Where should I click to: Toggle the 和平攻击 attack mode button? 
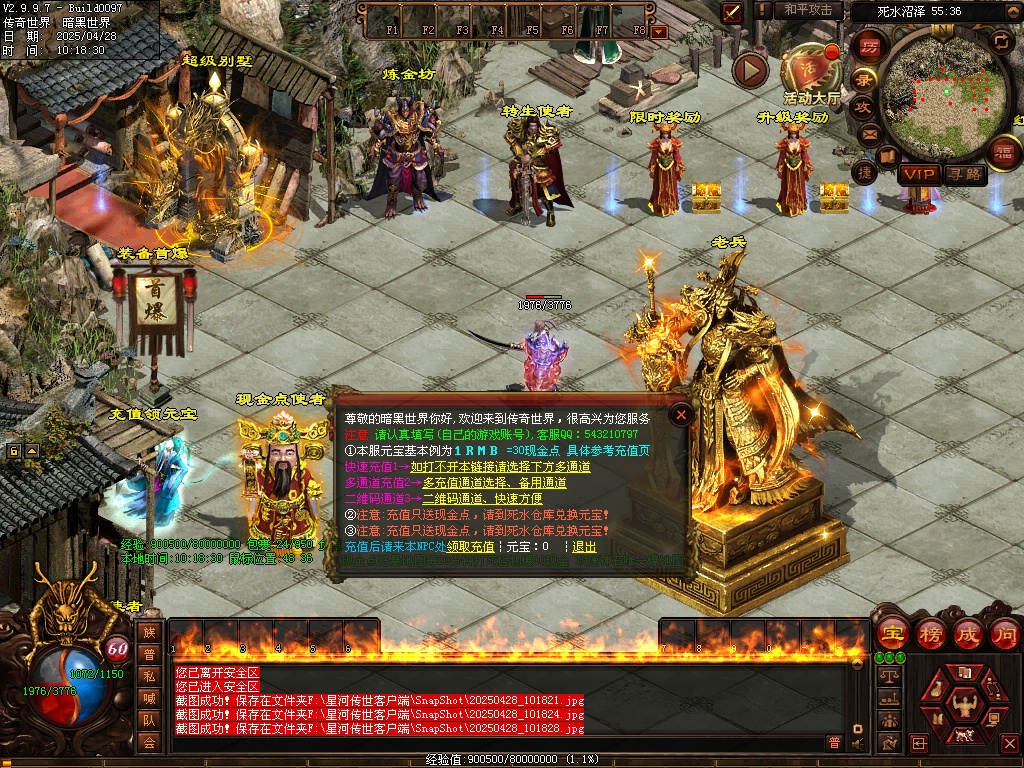(x=808, y=11)
